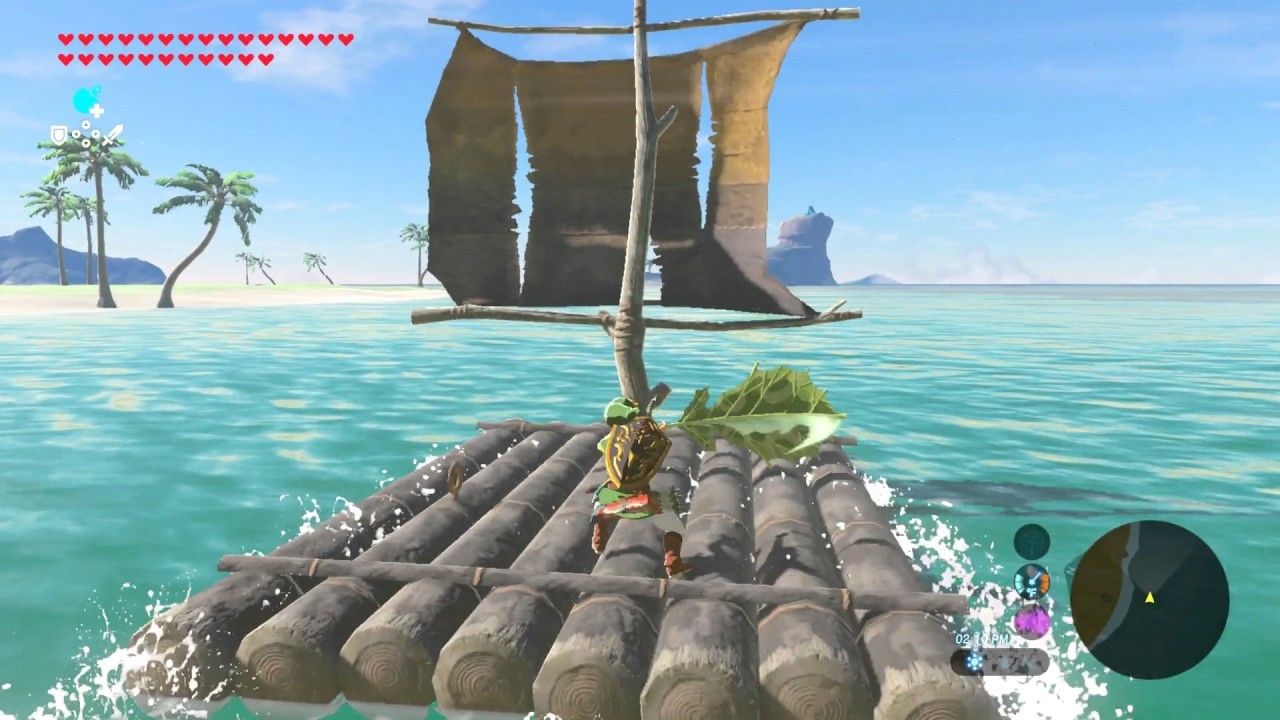Open the sword weapon quick-select icon
The height and width of the screenshot is (720, 1280).
pos(113,134)
